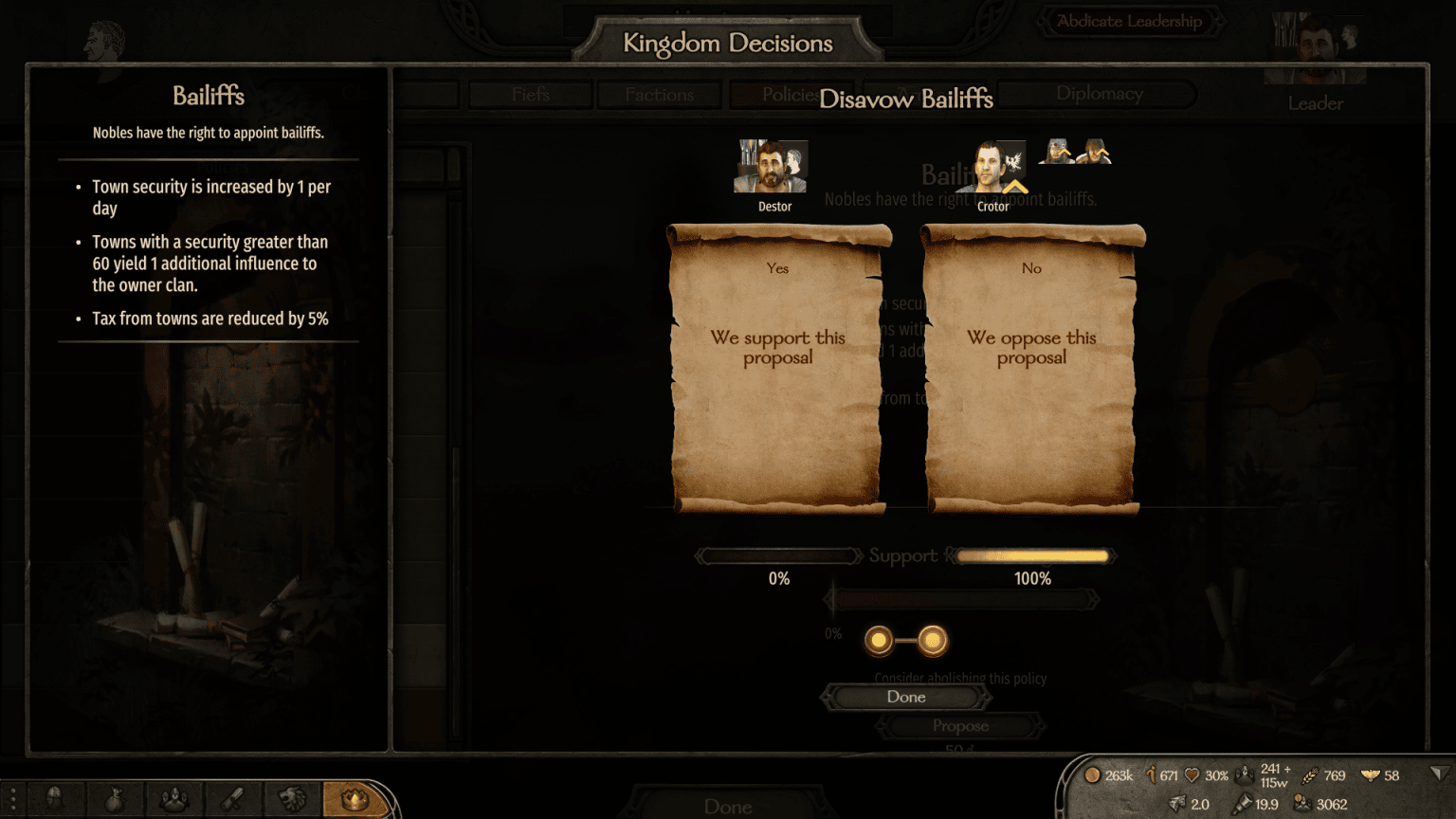The height and width of the screenshot is (819, 1456).
Task: Select the 'We oppose this proposal' scroll
Action: [x=1031, y=365]
